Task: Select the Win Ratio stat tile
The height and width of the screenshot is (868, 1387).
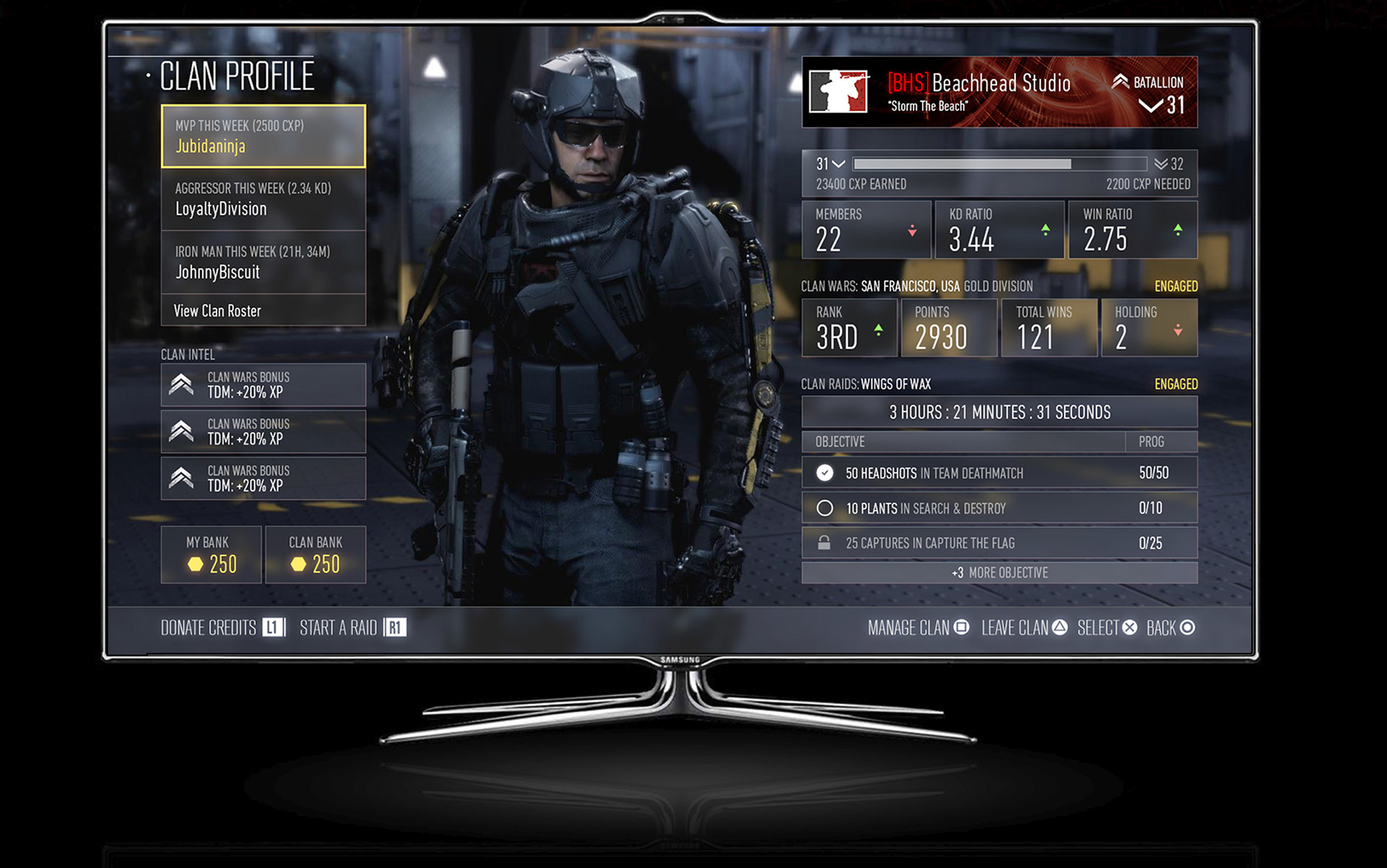Action: coord(1132,230)
